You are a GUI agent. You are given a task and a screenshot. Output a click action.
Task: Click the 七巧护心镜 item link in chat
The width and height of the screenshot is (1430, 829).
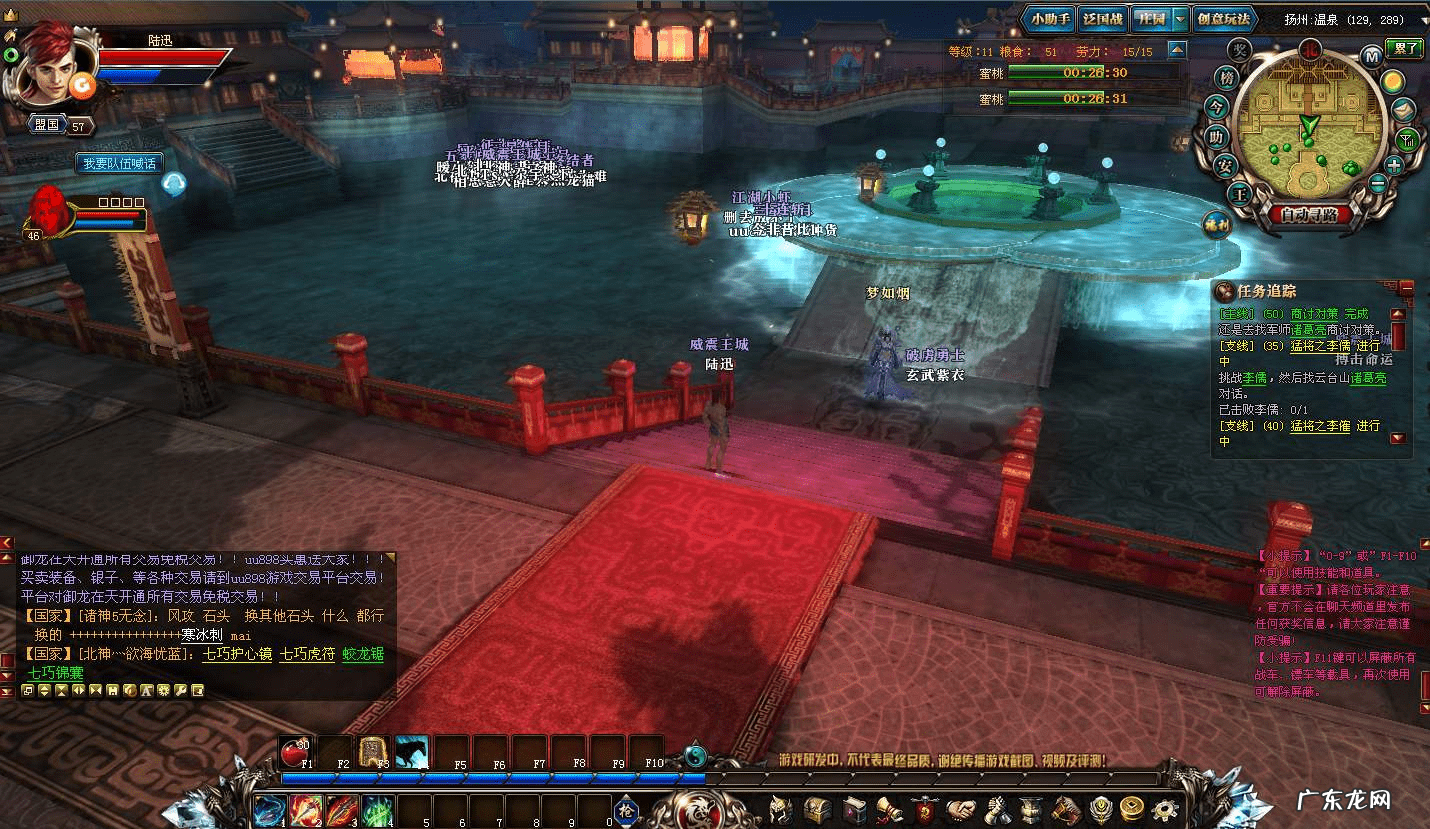(x=236, y=654)
